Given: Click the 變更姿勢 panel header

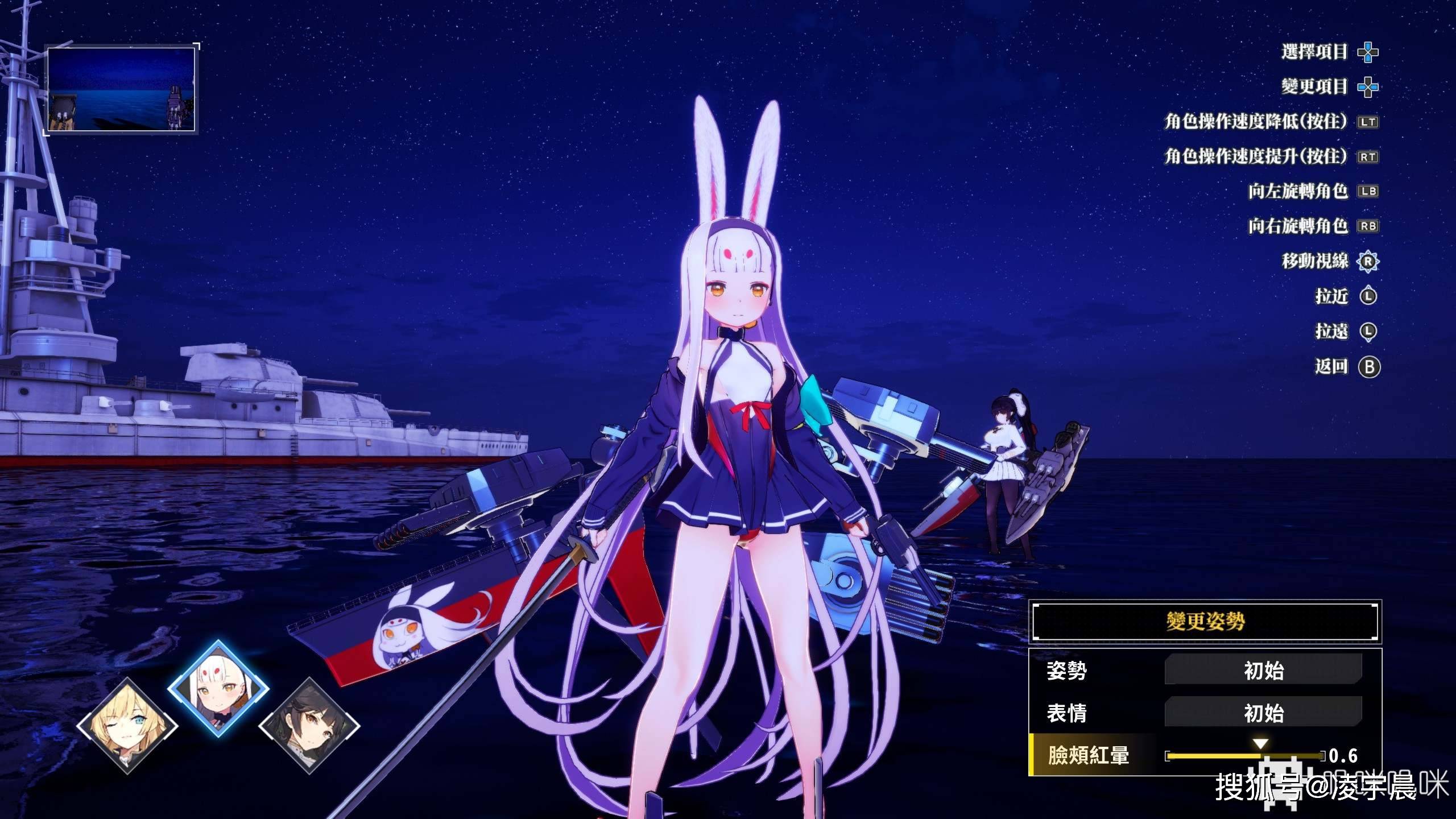Looking at the screenshot, I should [x=1205, y=621].
